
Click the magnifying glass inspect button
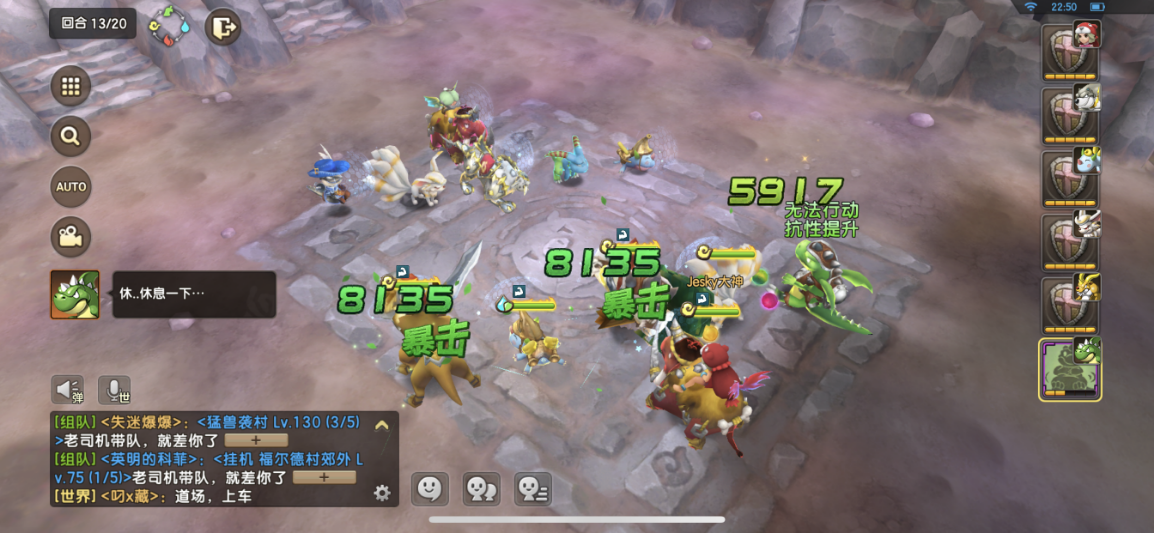pos(70,136)
